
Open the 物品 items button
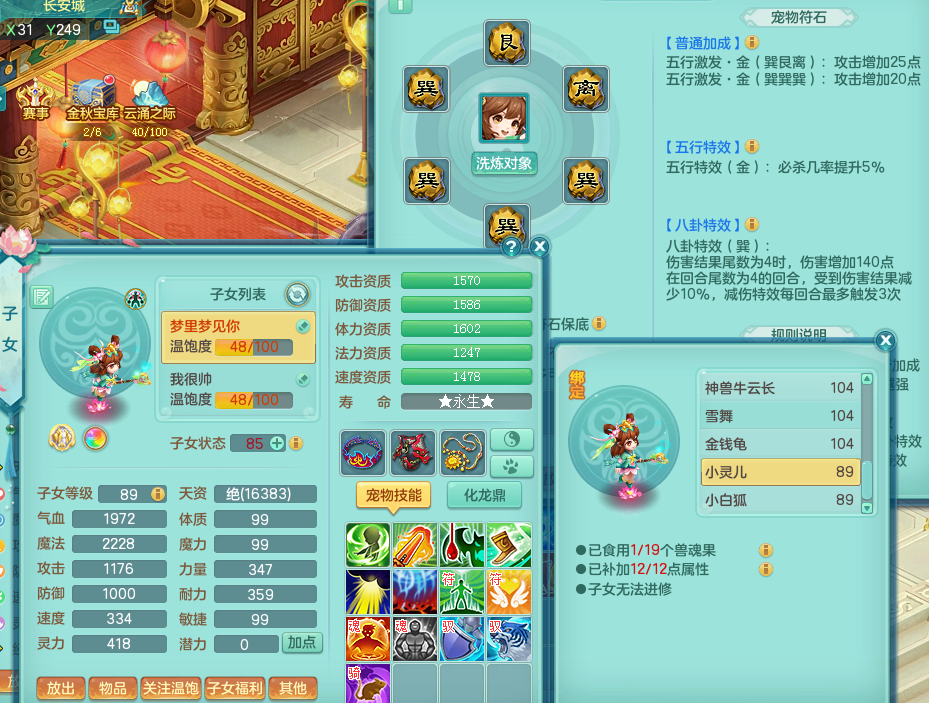pos(113,688)
